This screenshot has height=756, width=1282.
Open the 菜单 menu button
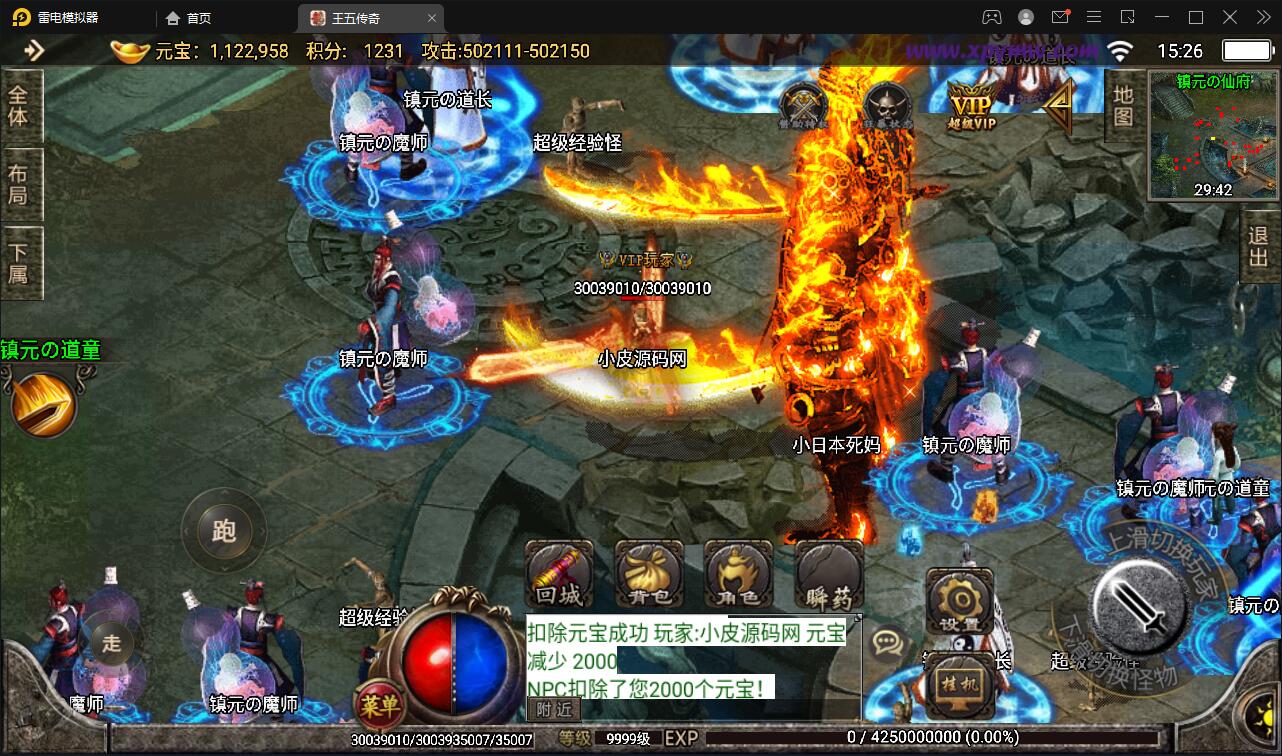380,706
